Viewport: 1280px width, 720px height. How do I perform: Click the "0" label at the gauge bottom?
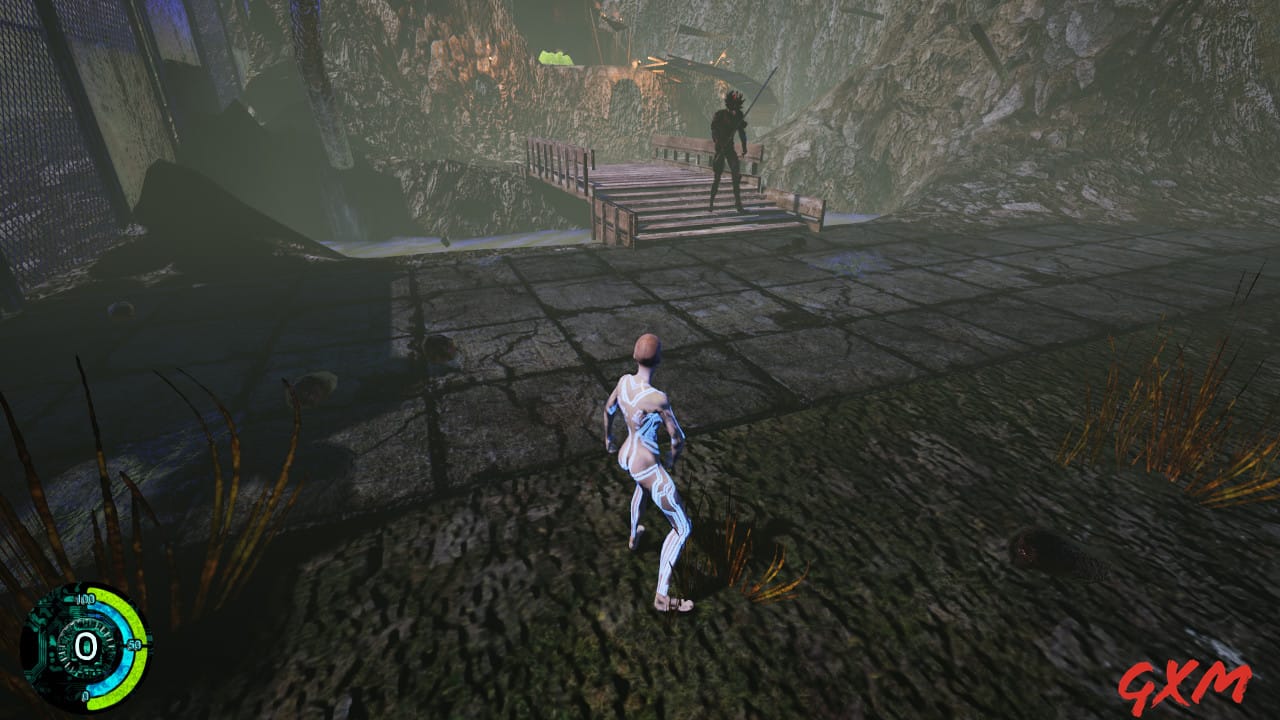[85, 695]
